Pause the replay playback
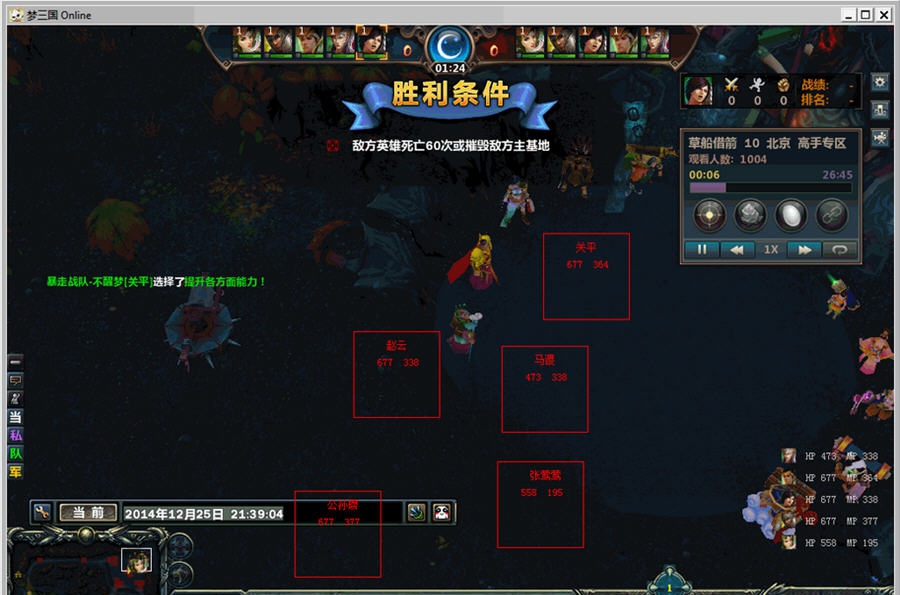Image resolution: width=900 pixels, height=595 pixels. 702,249
